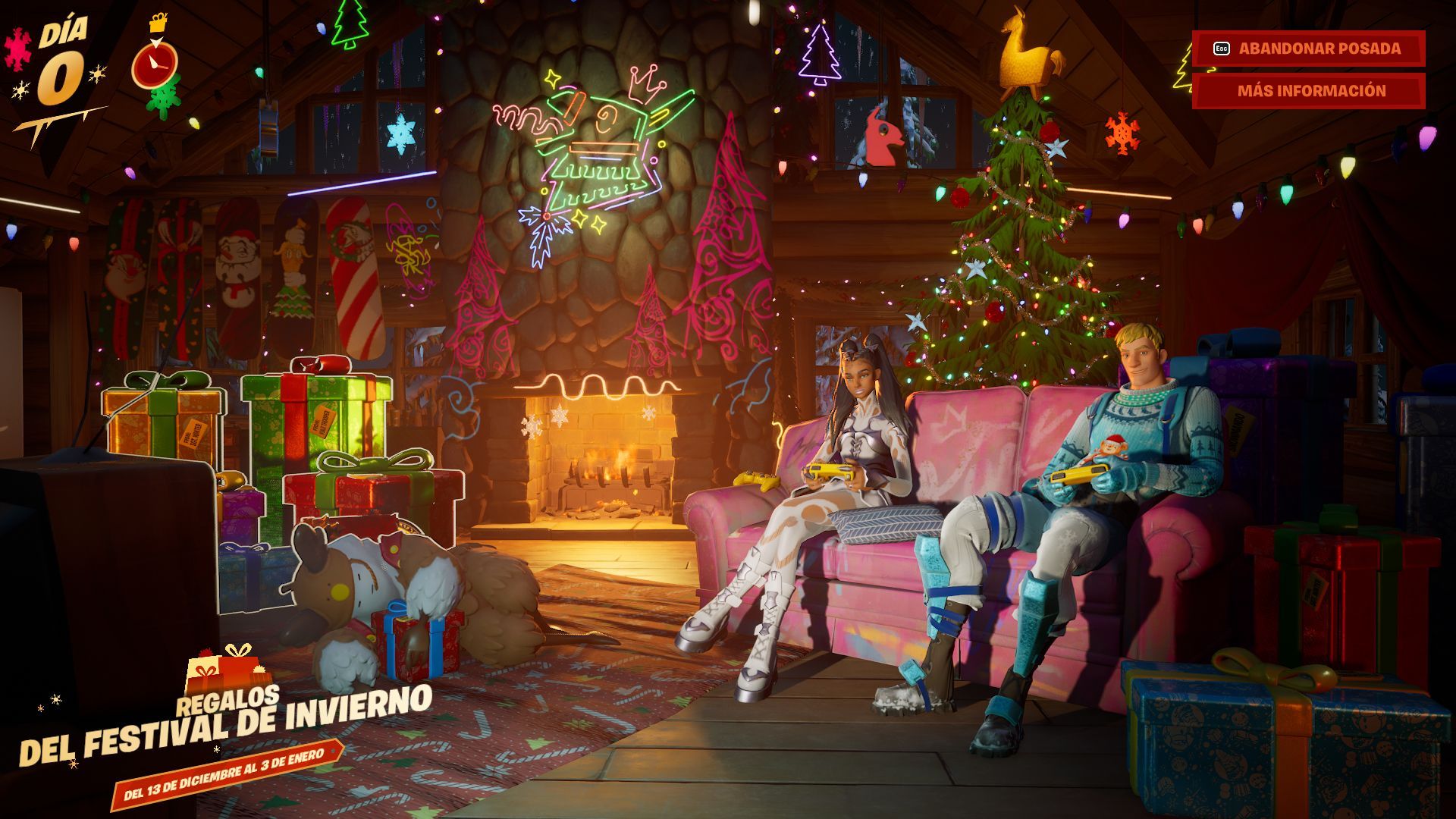Click the Esc key icon on Abandonar Posada
The image size is (1456, 819).
pos(1221,50)
